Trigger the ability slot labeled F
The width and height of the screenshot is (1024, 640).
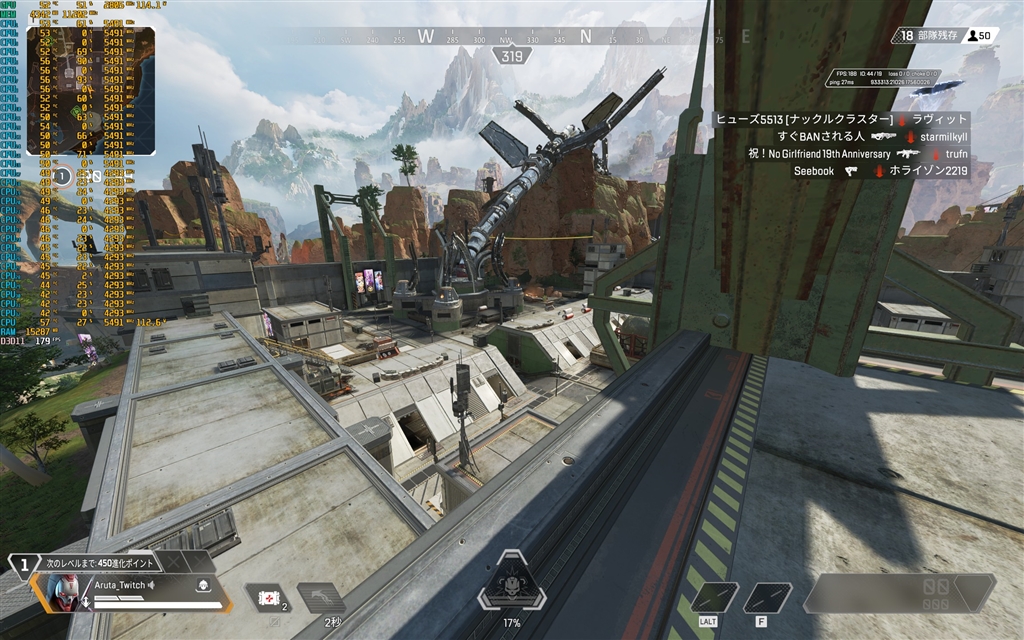coord(767,597)
